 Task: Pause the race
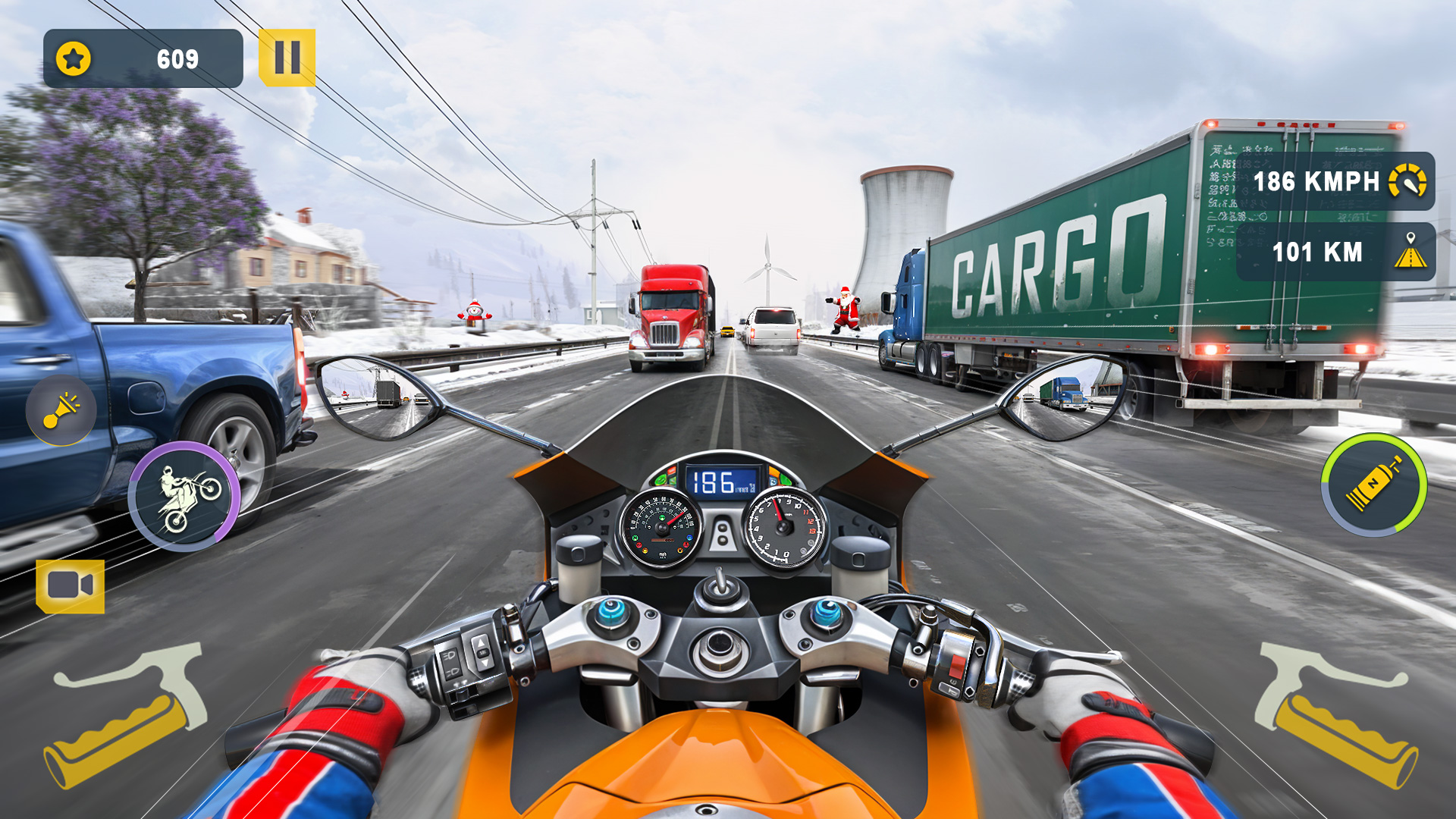coord(287,55)
